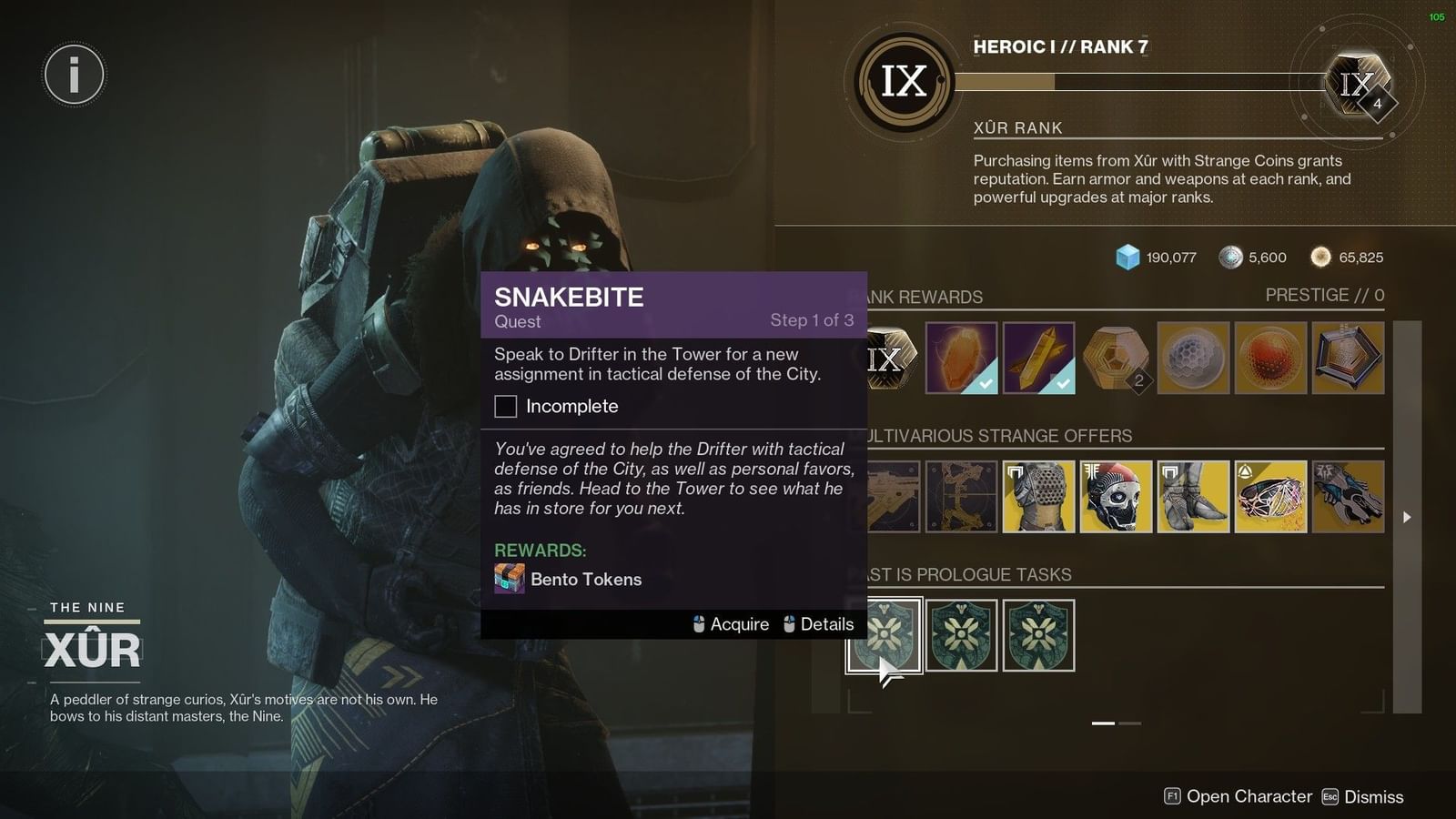1456x819 pixels.
Task: Open the info tooltip icon top left
Action: tap(73, 75)
